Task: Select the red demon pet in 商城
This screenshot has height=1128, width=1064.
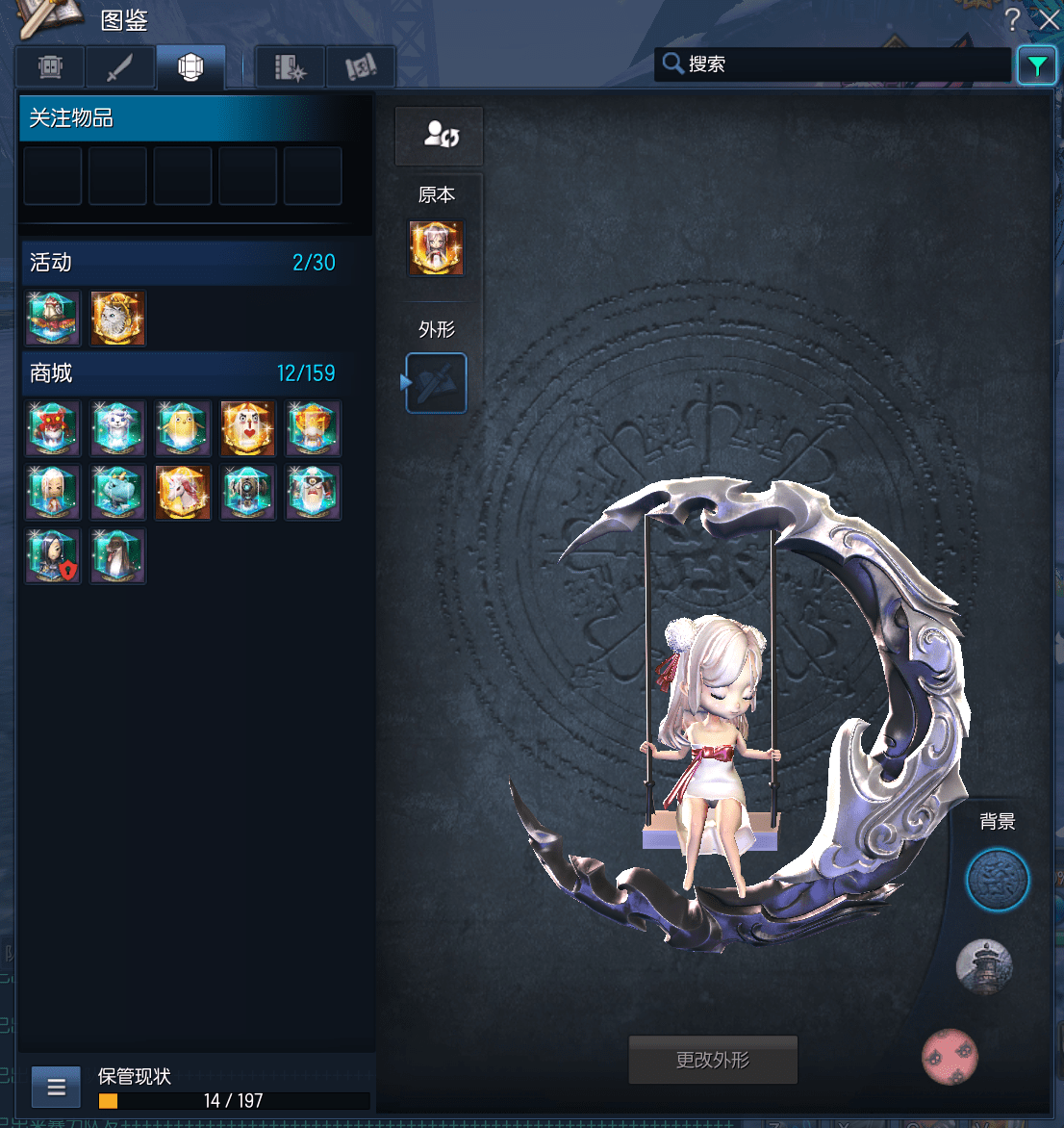Action: pos(53,428)
